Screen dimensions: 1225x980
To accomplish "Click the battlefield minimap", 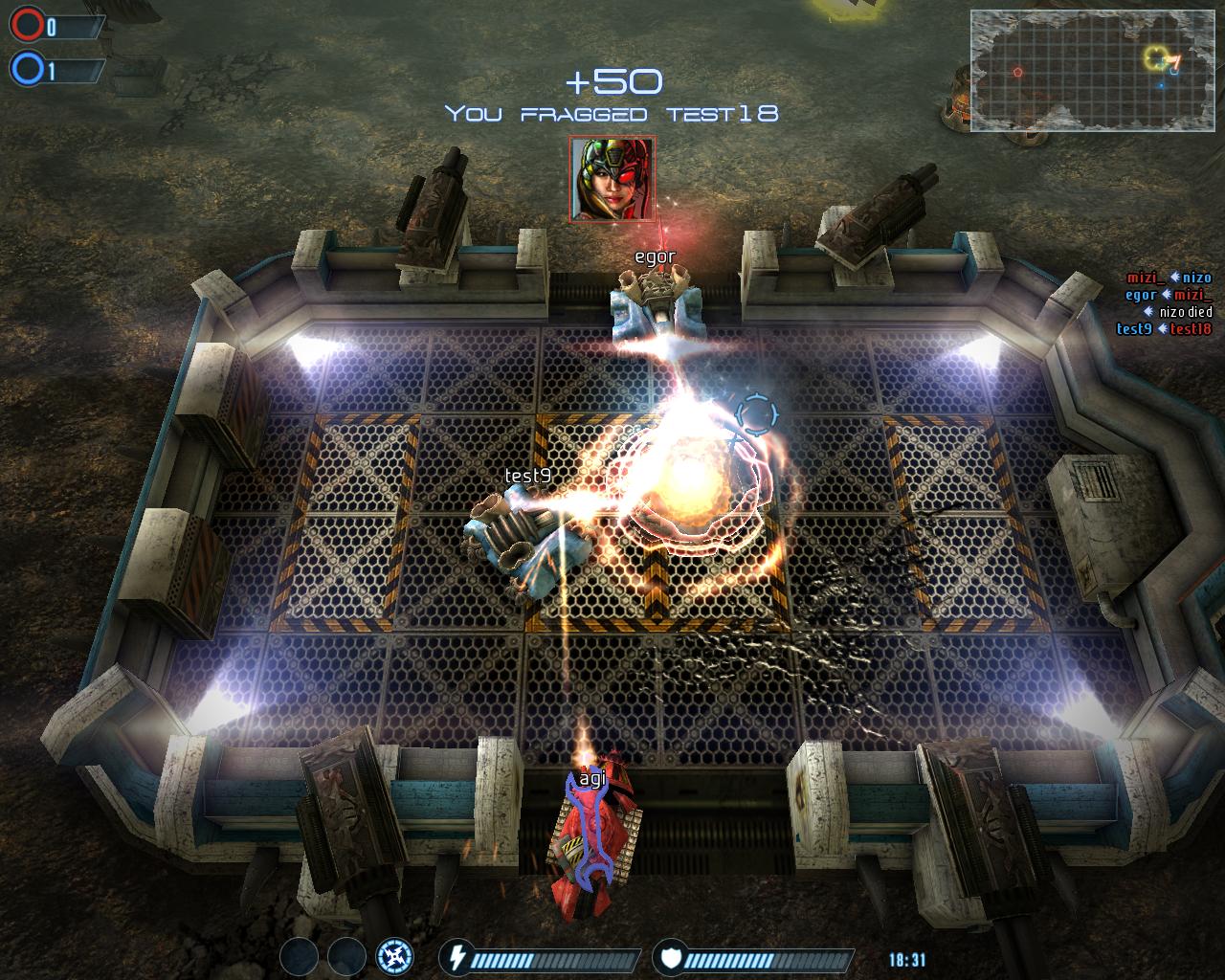I will (1090, 69).
